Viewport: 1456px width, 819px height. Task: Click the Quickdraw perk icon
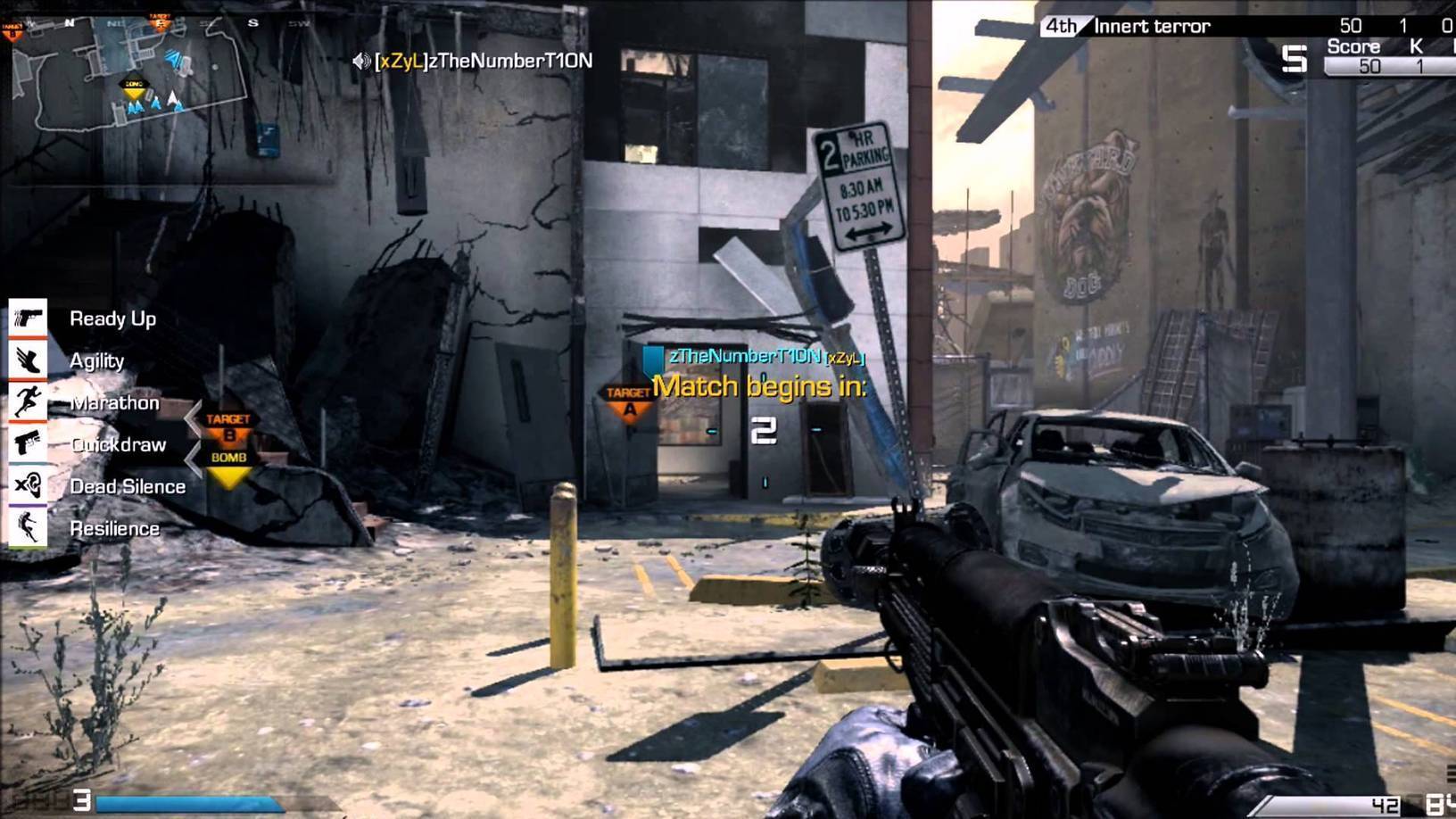click(28, 443)
